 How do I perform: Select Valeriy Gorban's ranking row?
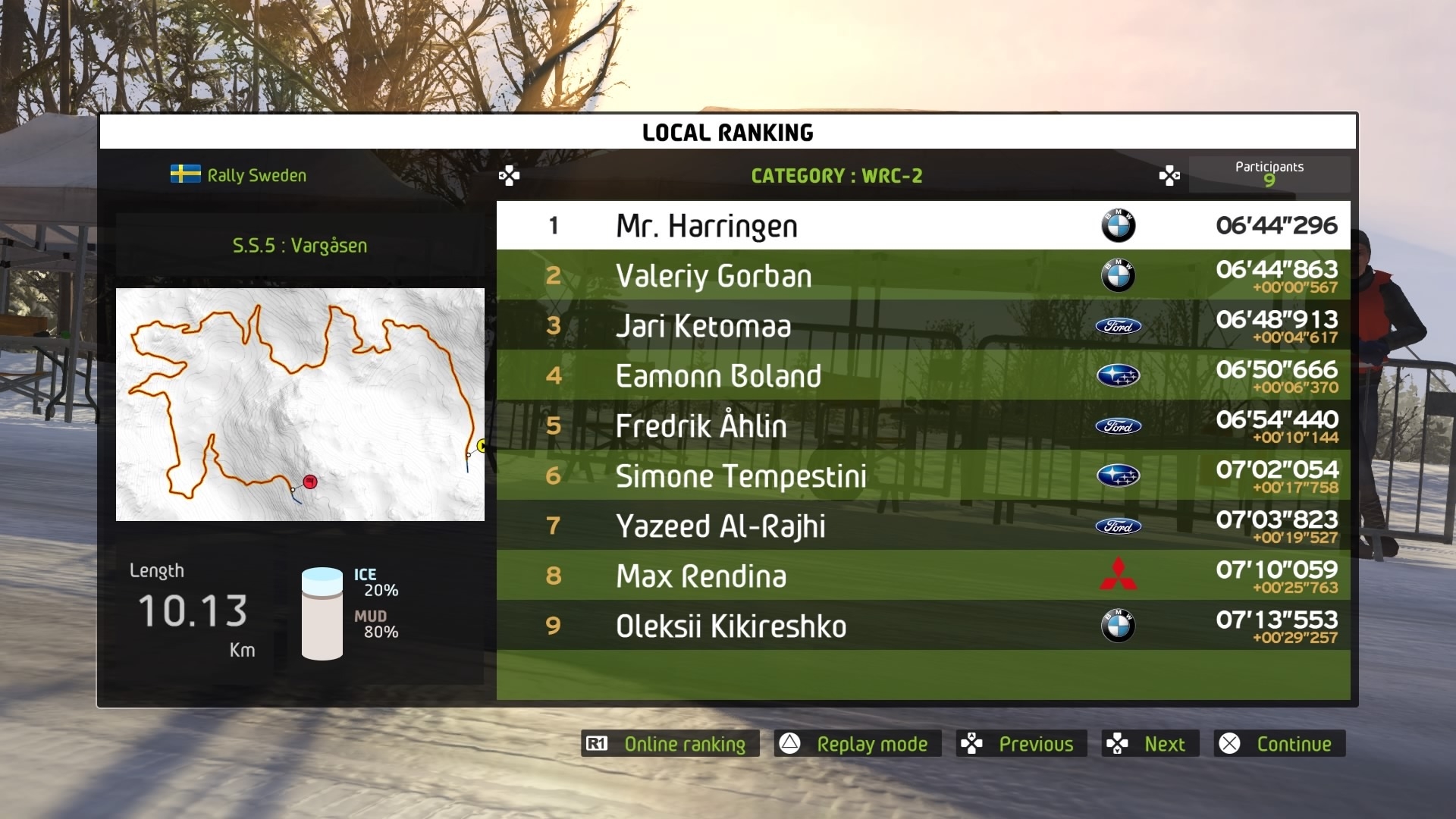pos(923,275)
